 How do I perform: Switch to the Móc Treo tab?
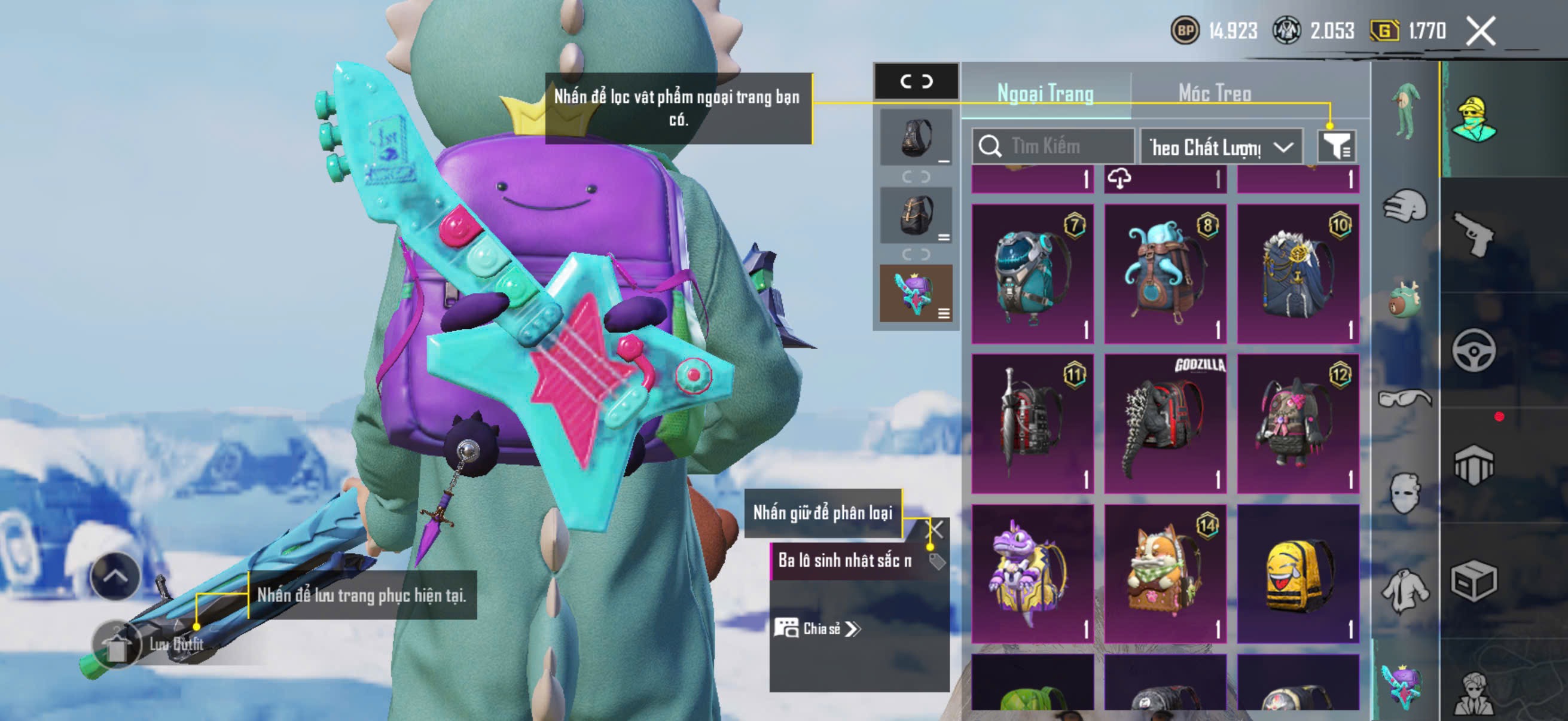1215,93
